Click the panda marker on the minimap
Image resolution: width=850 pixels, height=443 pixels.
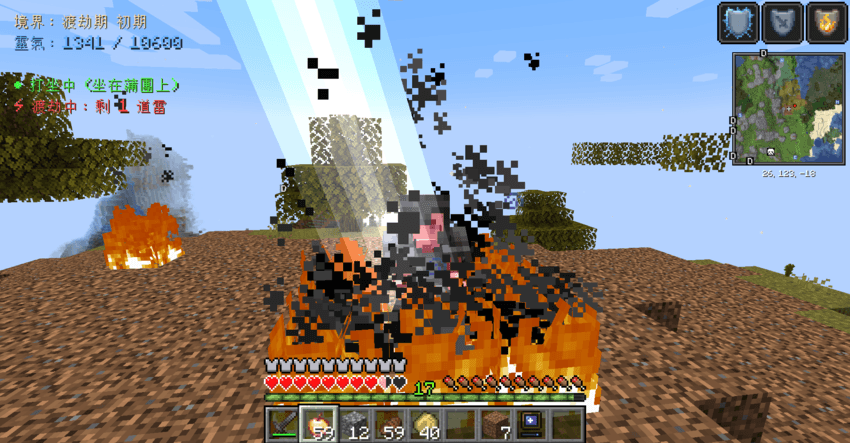[772, 152]
